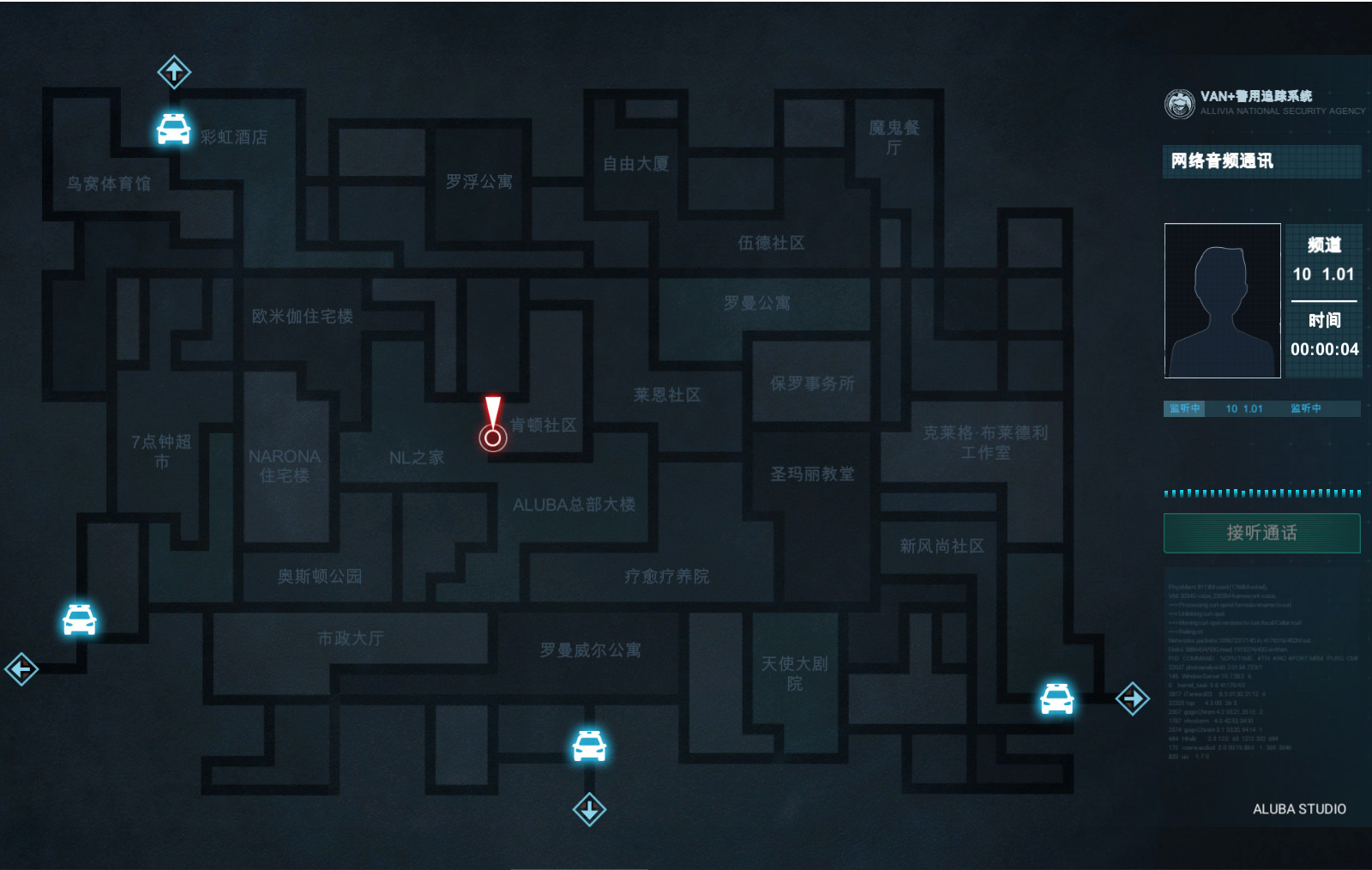Click the police car near the right exit arrow

coord(1057,698)
